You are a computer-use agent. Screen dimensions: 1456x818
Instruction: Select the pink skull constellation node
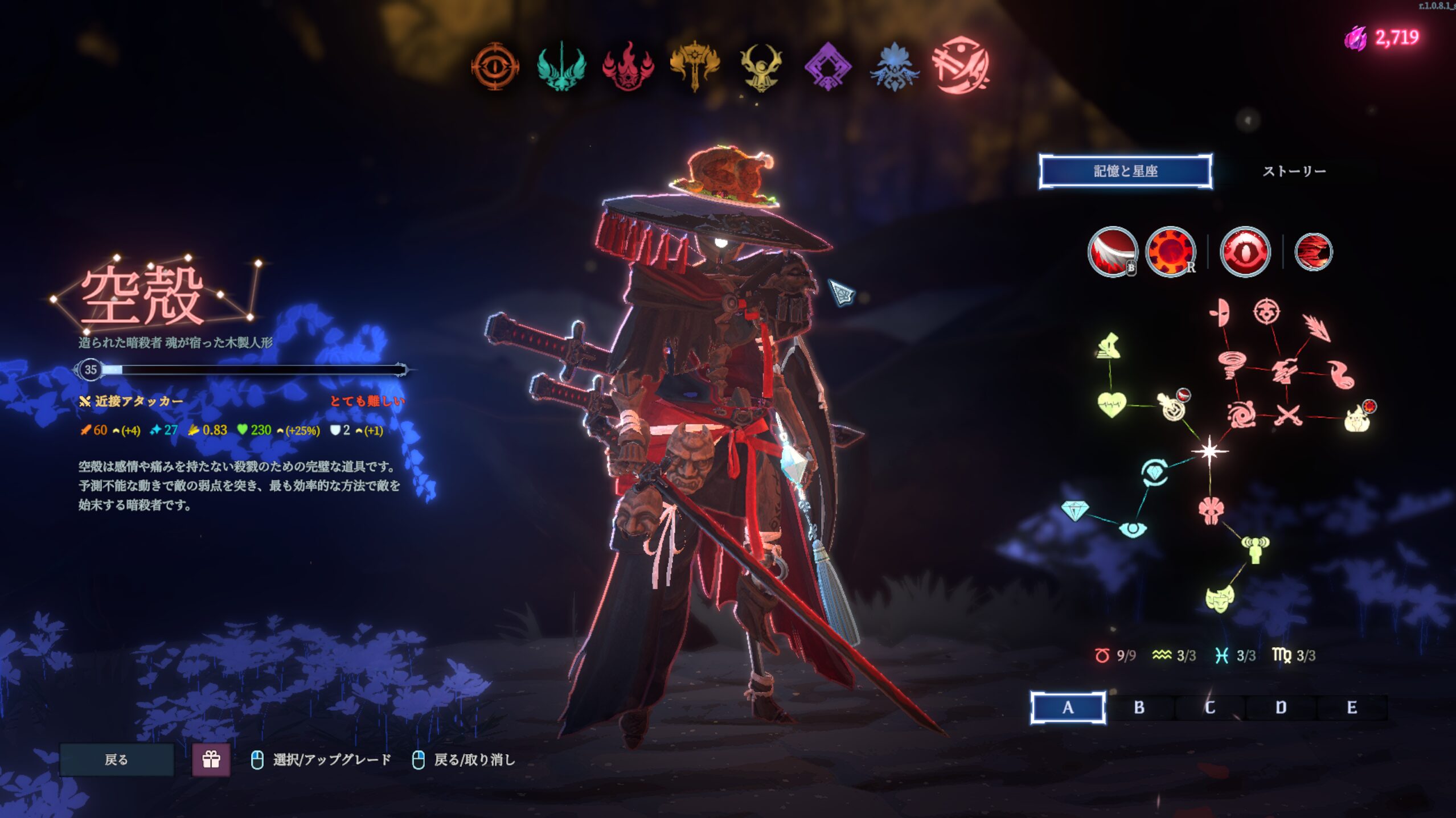pos(1211,510)
